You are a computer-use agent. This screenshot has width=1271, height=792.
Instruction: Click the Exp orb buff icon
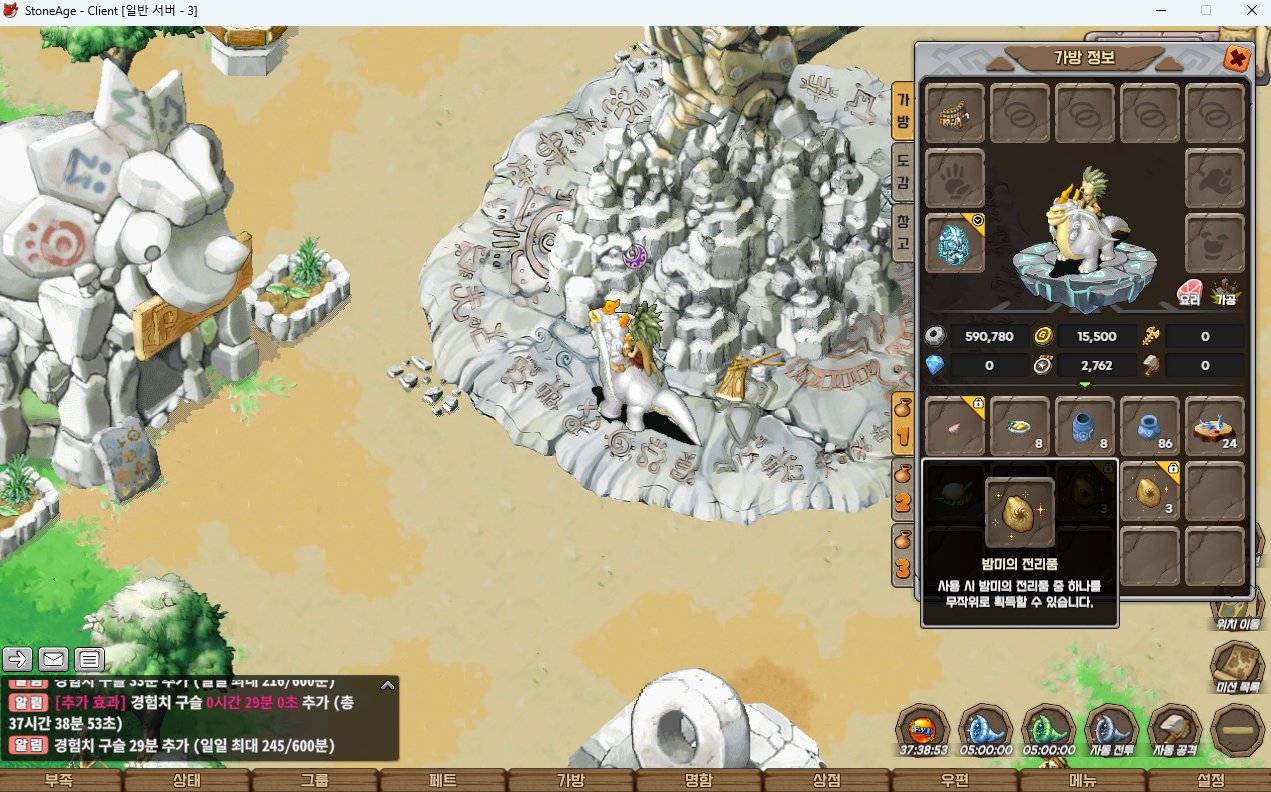pyautogui.click(x=922, y=730)
